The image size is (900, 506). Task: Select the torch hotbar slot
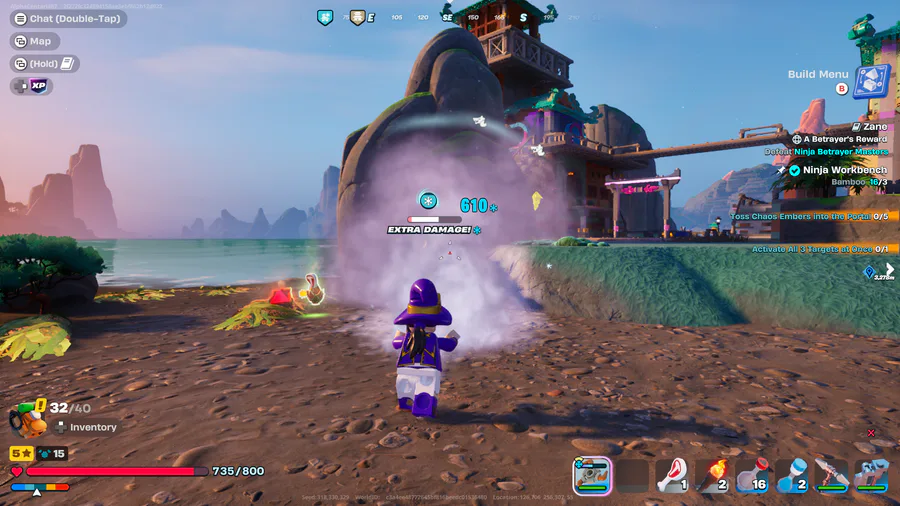(711, 476)
